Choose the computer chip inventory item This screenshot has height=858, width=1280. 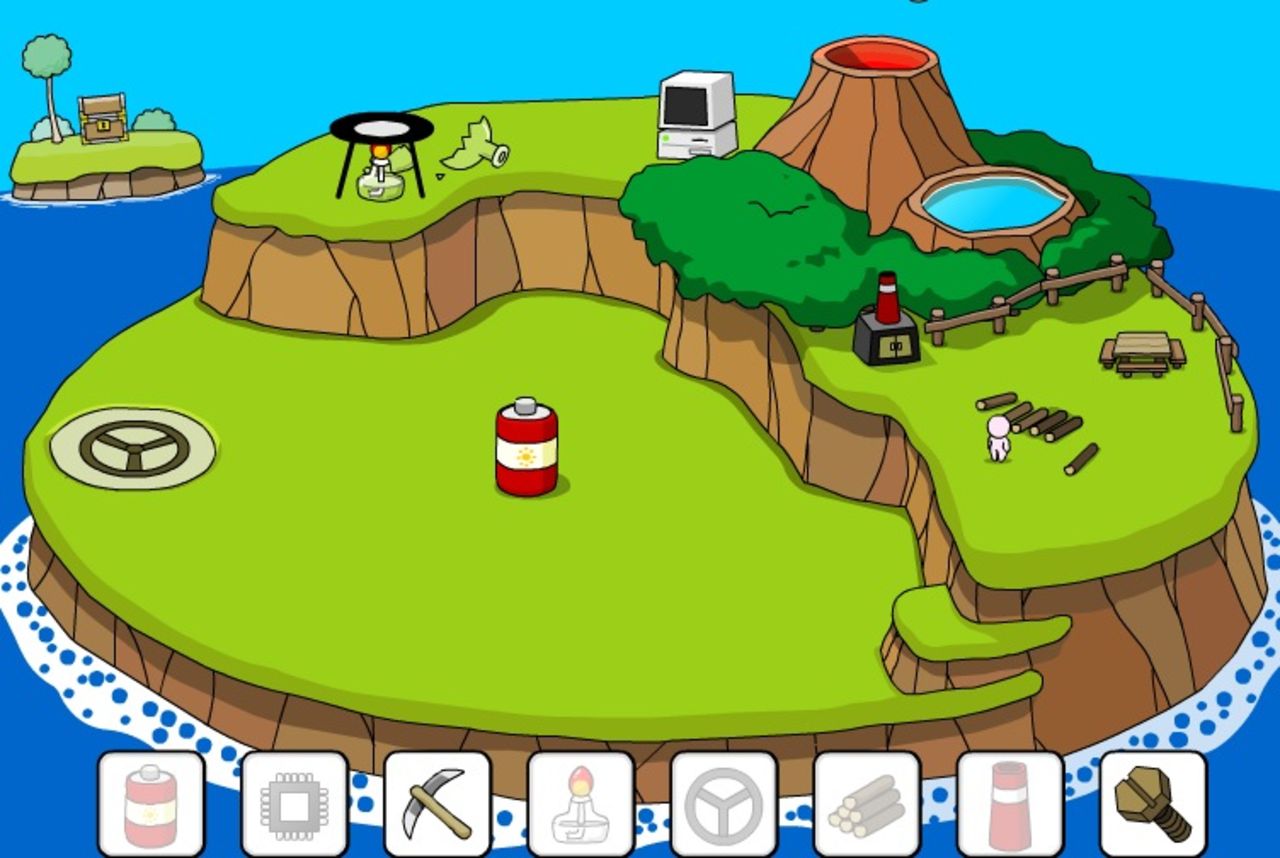(294, 804)
